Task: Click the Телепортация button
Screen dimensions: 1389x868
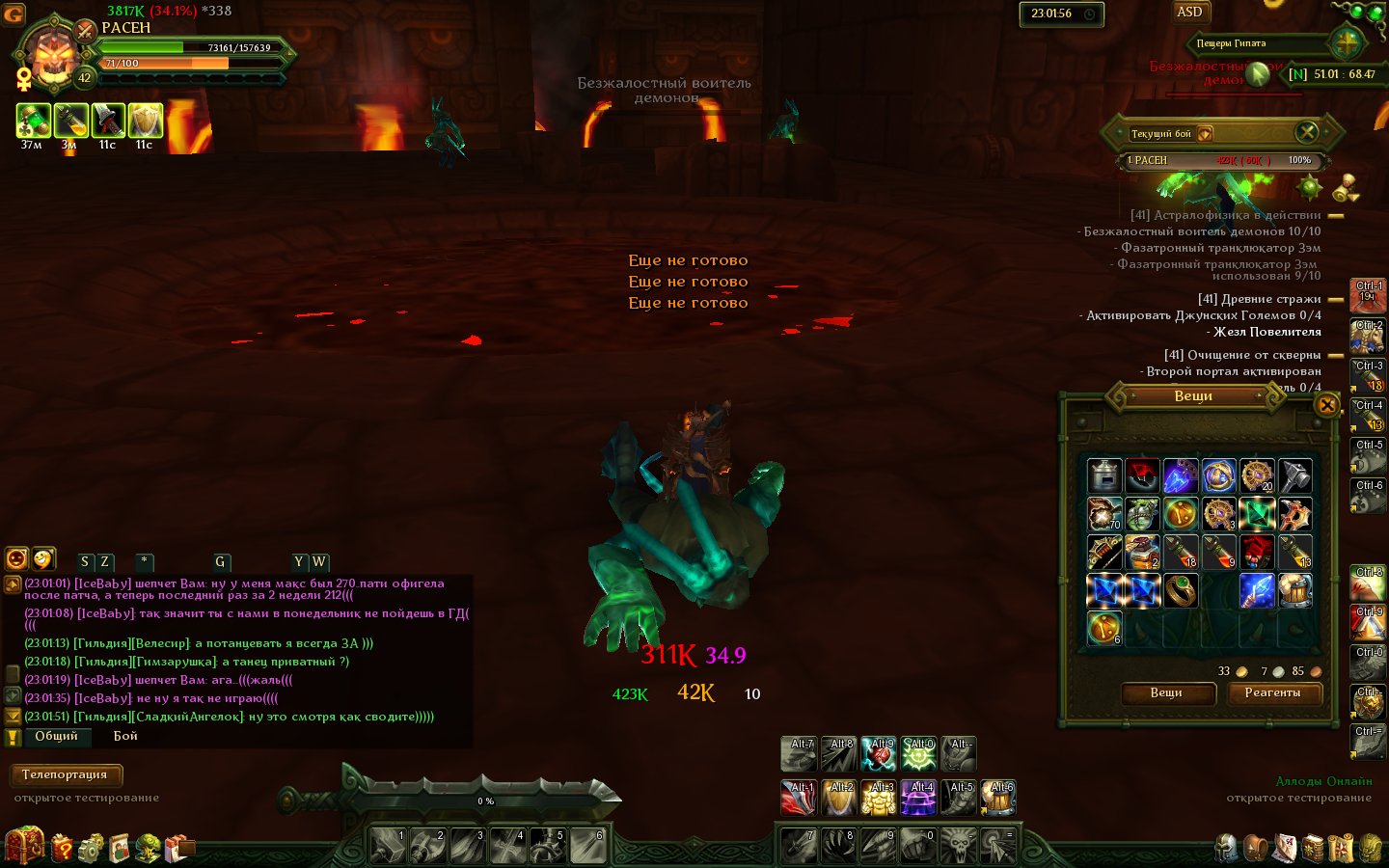Action: pyautogui.click(x=65, y=774)
